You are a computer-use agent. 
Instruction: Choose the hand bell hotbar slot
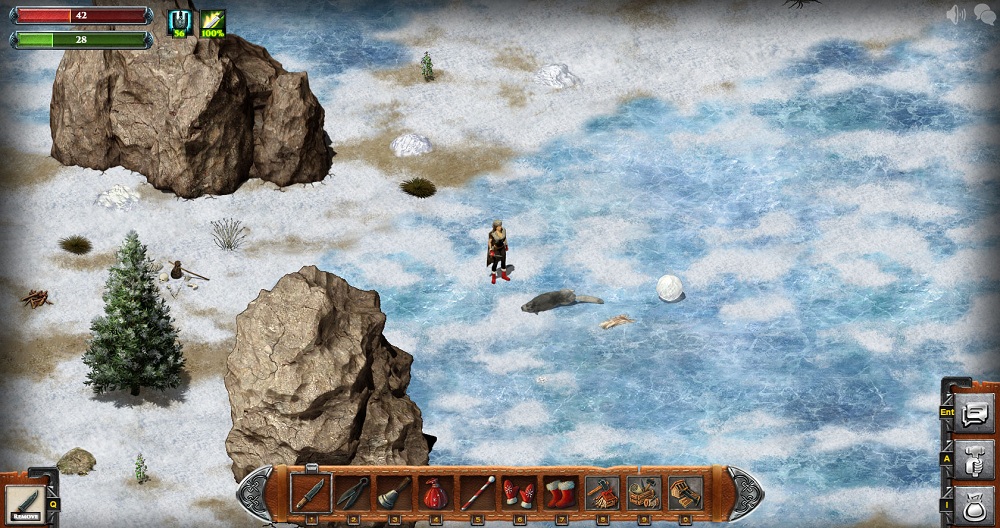coord(393,492)
